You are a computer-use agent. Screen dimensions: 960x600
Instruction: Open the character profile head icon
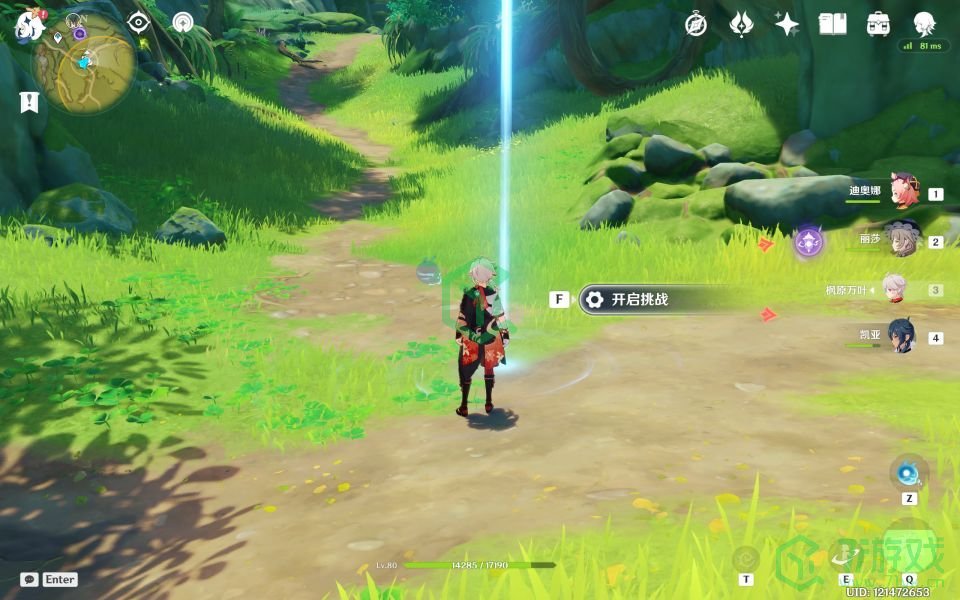point(924,23)
